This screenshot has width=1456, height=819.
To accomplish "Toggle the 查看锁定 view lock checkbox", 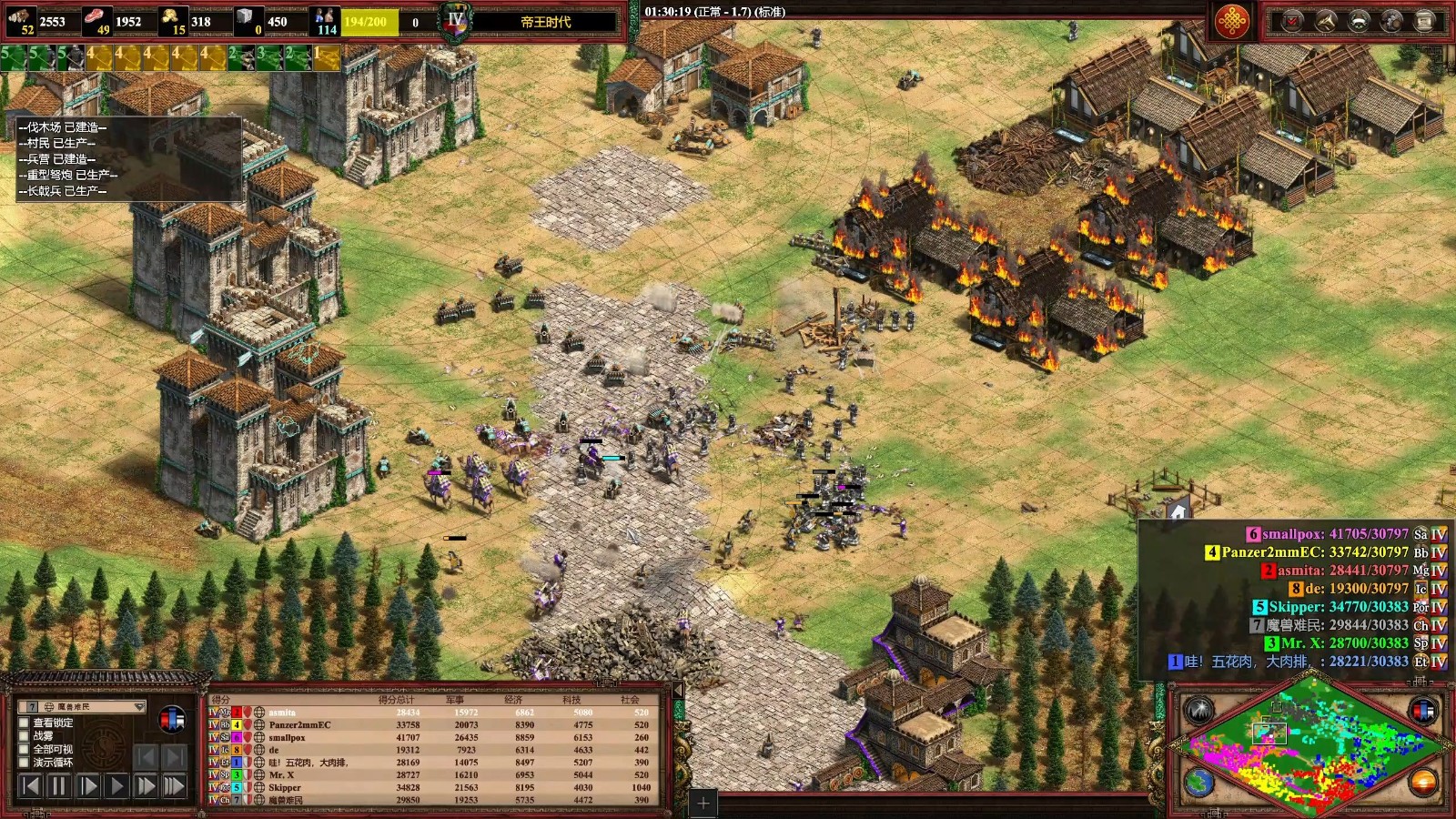I will (x=25, y=723).
